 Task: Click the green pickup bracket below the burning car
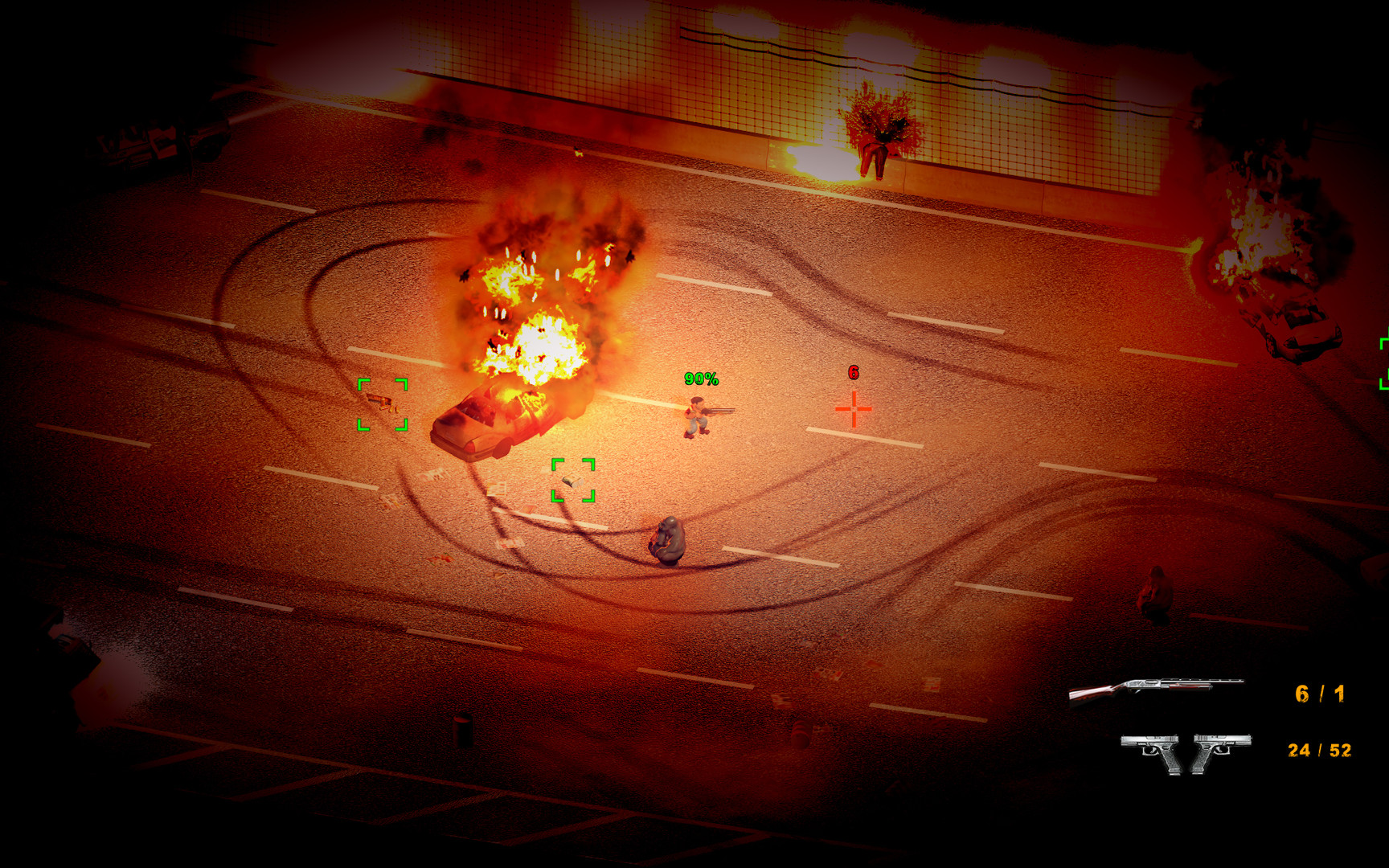pyautogui.click(x=572, y=480)
